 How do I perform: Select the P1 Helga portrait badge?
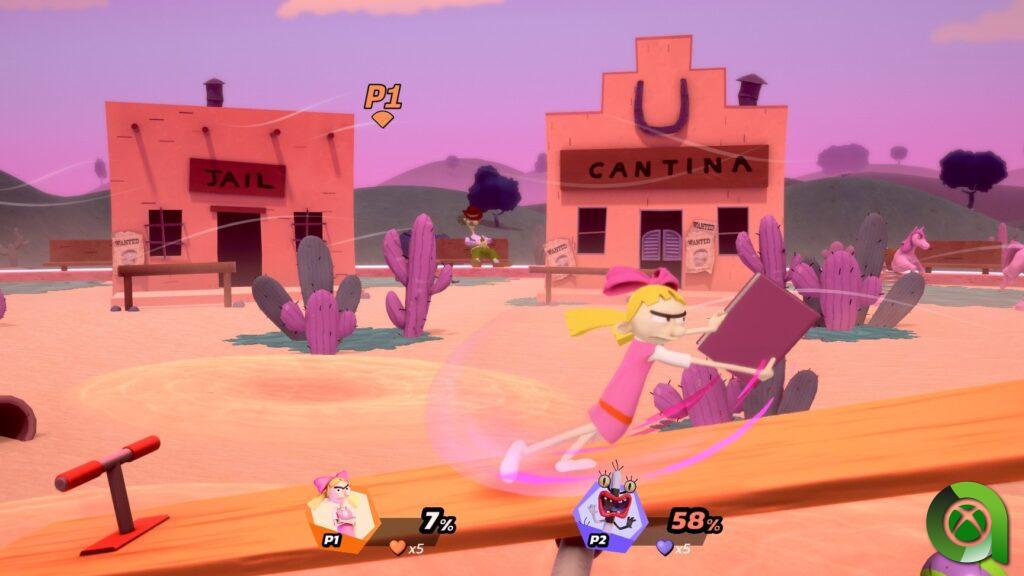pos(342,508)
